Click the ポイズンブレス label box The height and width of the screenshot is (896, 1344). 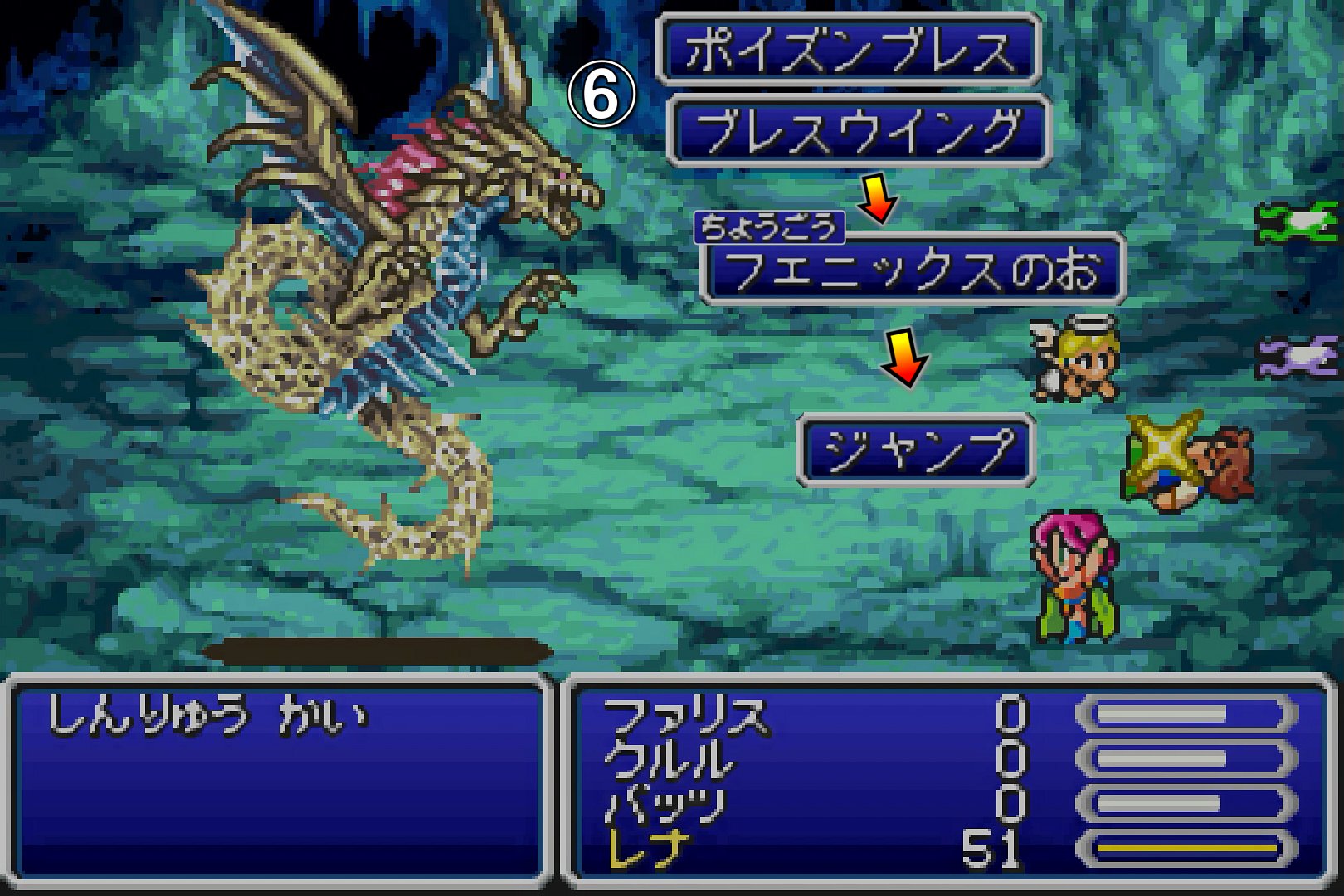[848, 50]
